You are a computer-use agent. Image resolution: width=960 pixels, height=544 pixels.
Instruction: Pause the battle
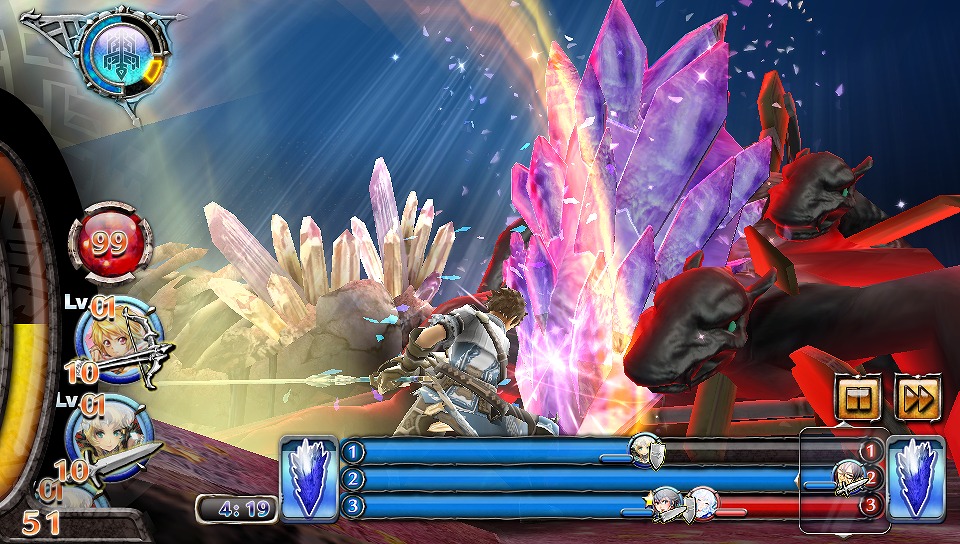click(x=859, y=399)
